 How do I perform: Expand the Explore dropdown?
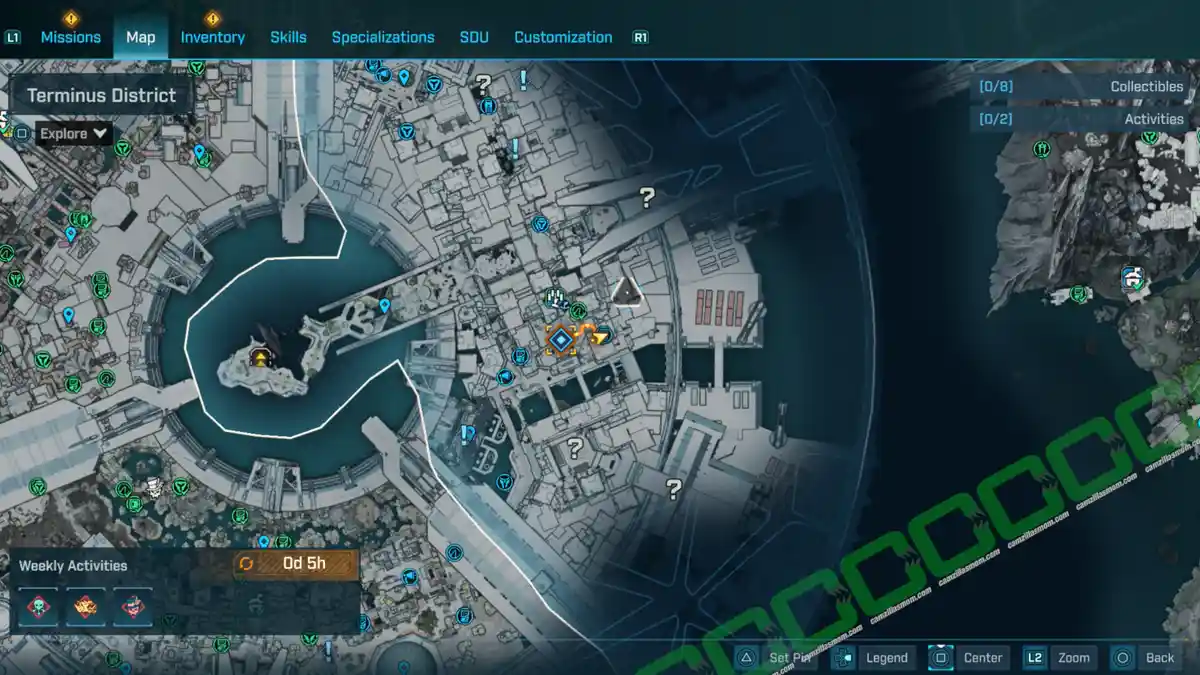(x=75, y=133)
